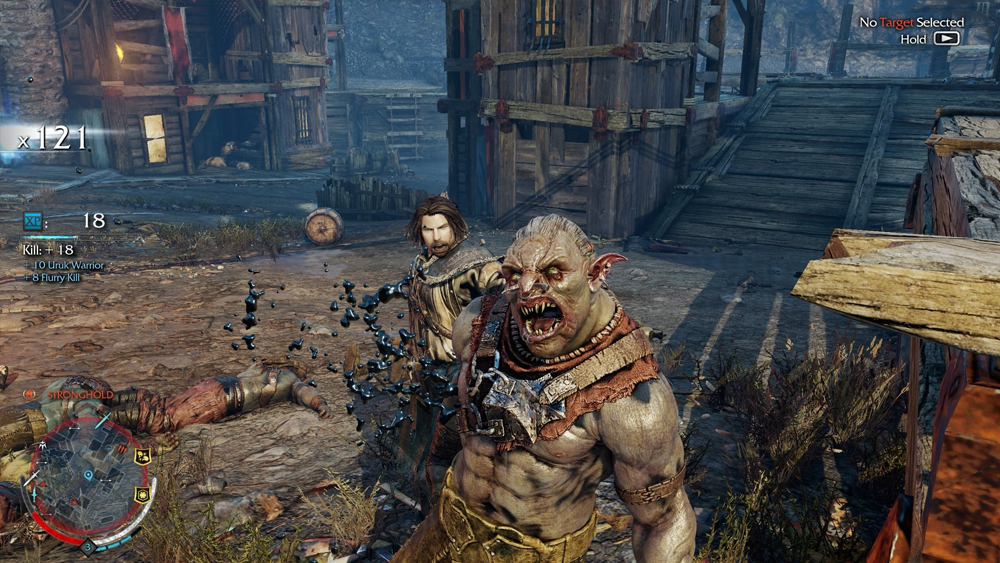Select the lower yellow badge beside minimap
The height and width of the screenshot is (563, 1000).
(141, 494)
